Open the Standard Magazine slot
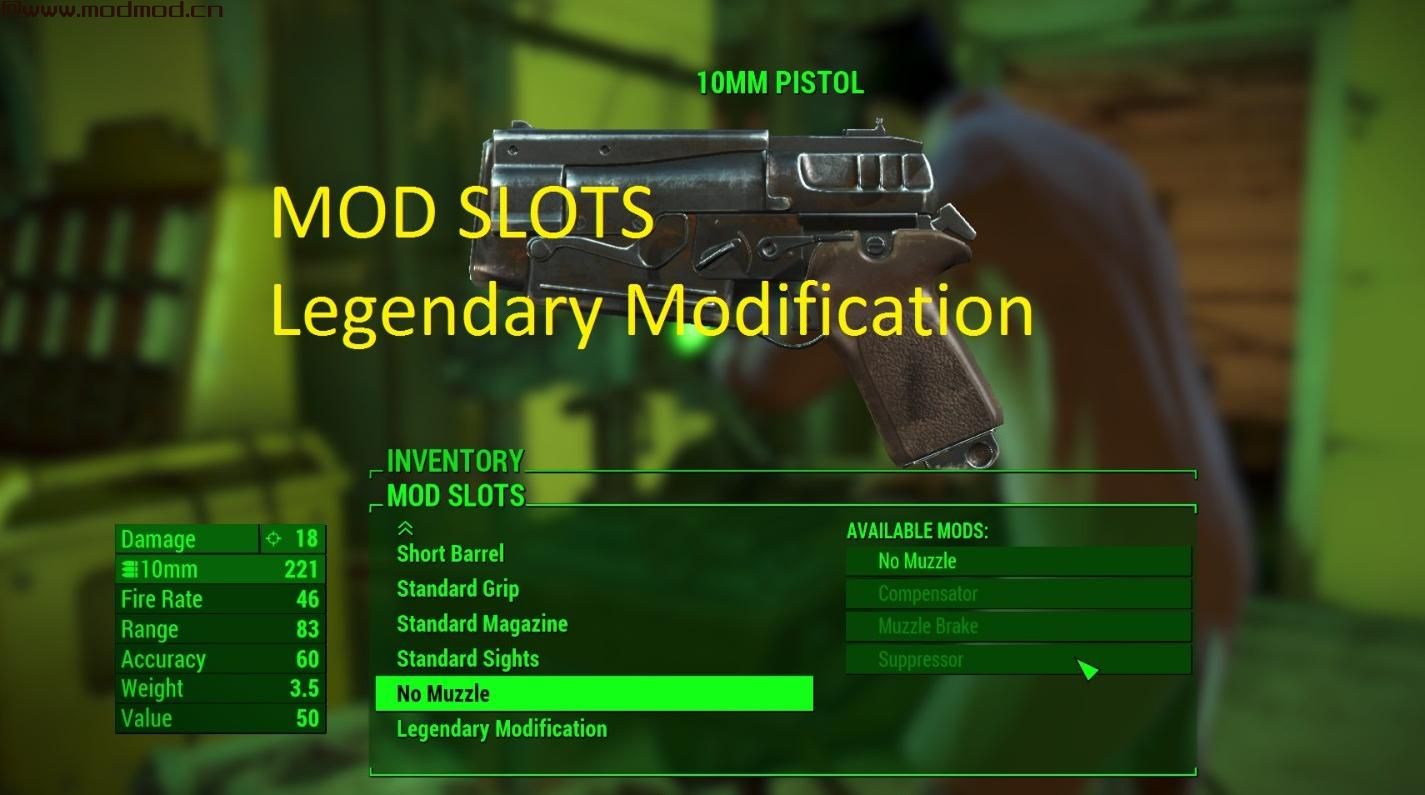Viewport: 1425px width, 795px height. (481, 624)
